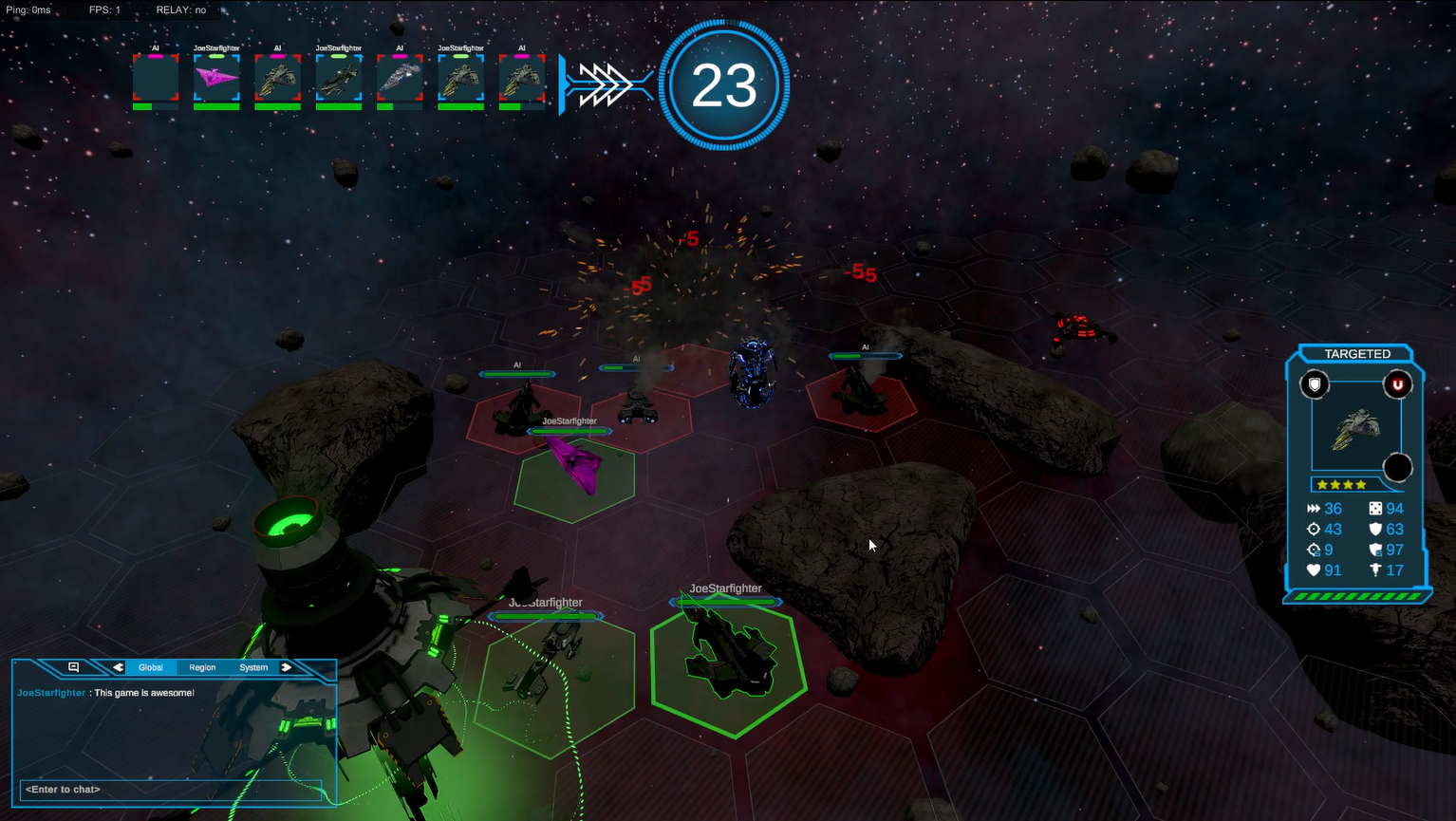Toggle the chat speech-bubble icon

tap(73, 667)
